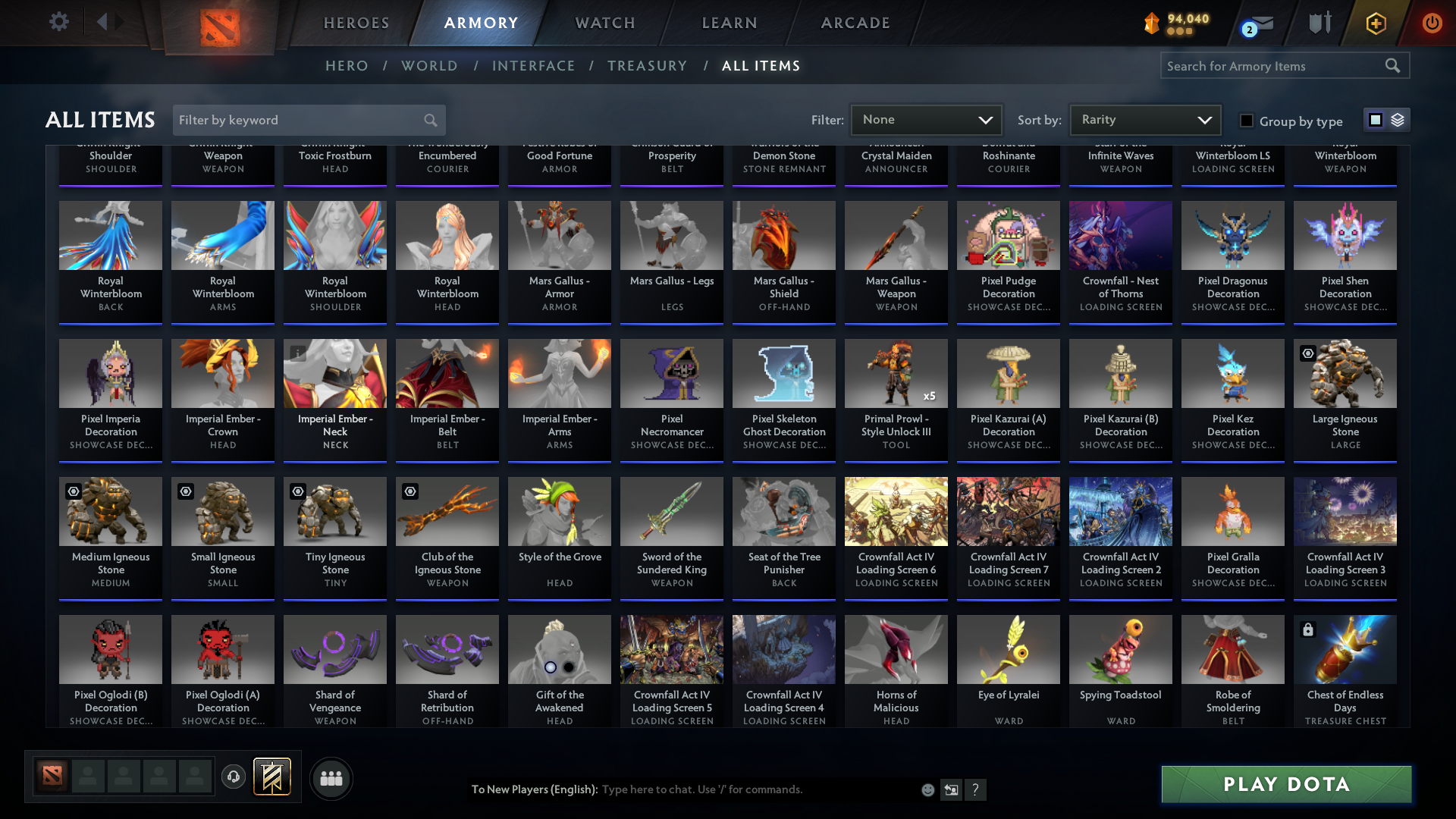Click the chat help question mark button
The height and width of the screenshot is (819, 1456).
coord(976,789)
